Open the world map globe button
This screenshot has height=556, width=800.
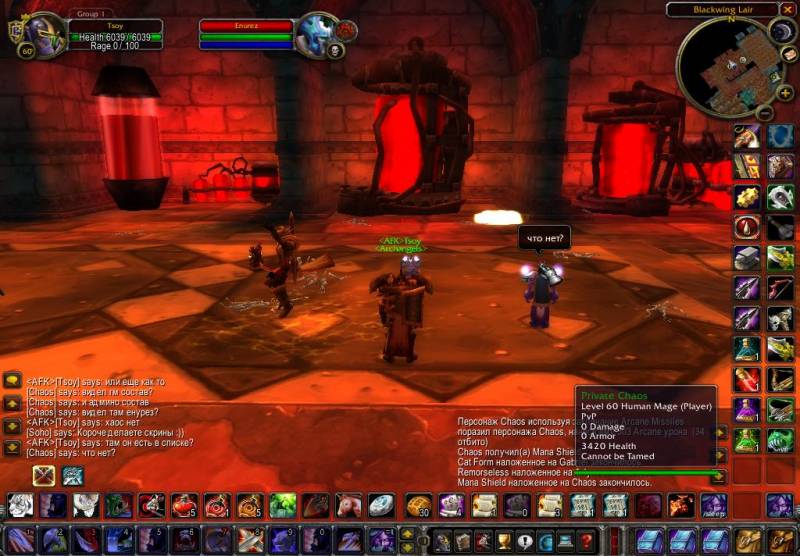click(x=544, y=542)
